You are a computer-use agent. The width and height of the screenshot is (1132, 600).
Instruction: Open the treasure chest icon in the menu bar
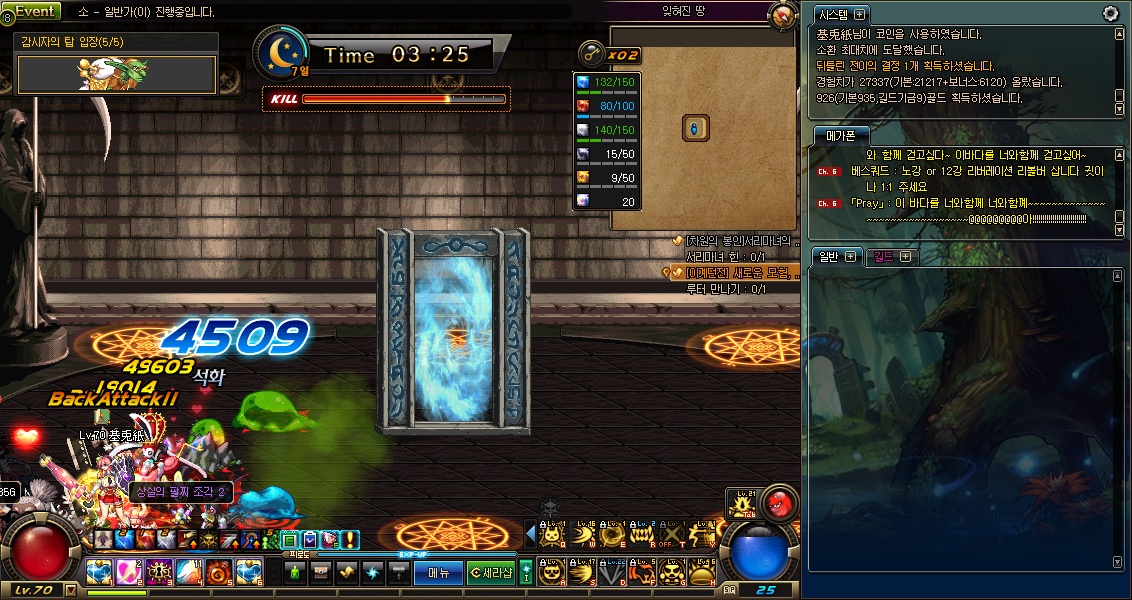[x=321, y=573]
